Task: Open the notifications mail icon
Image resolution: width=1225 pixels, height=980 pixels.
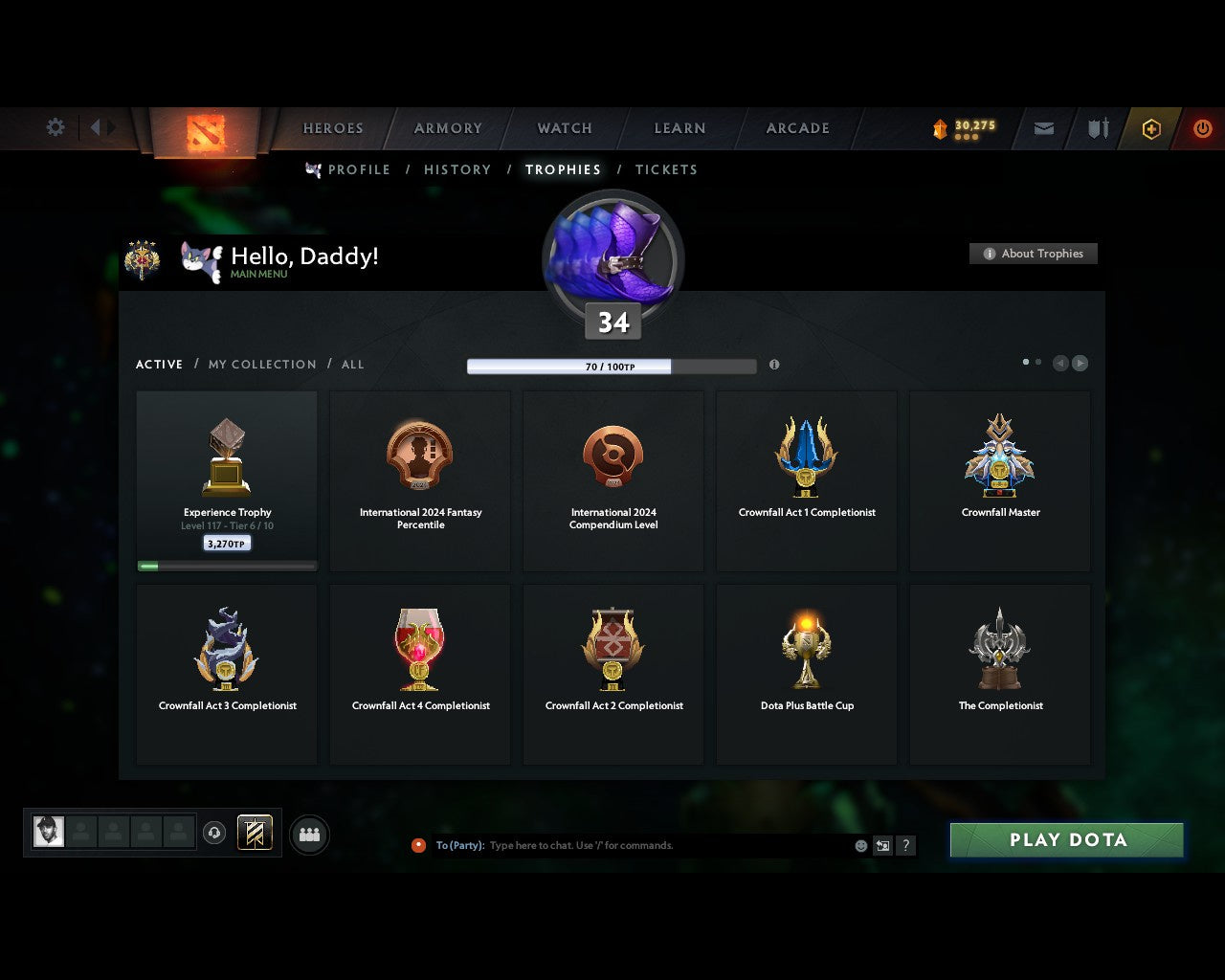Action: tap(1043, 128)
